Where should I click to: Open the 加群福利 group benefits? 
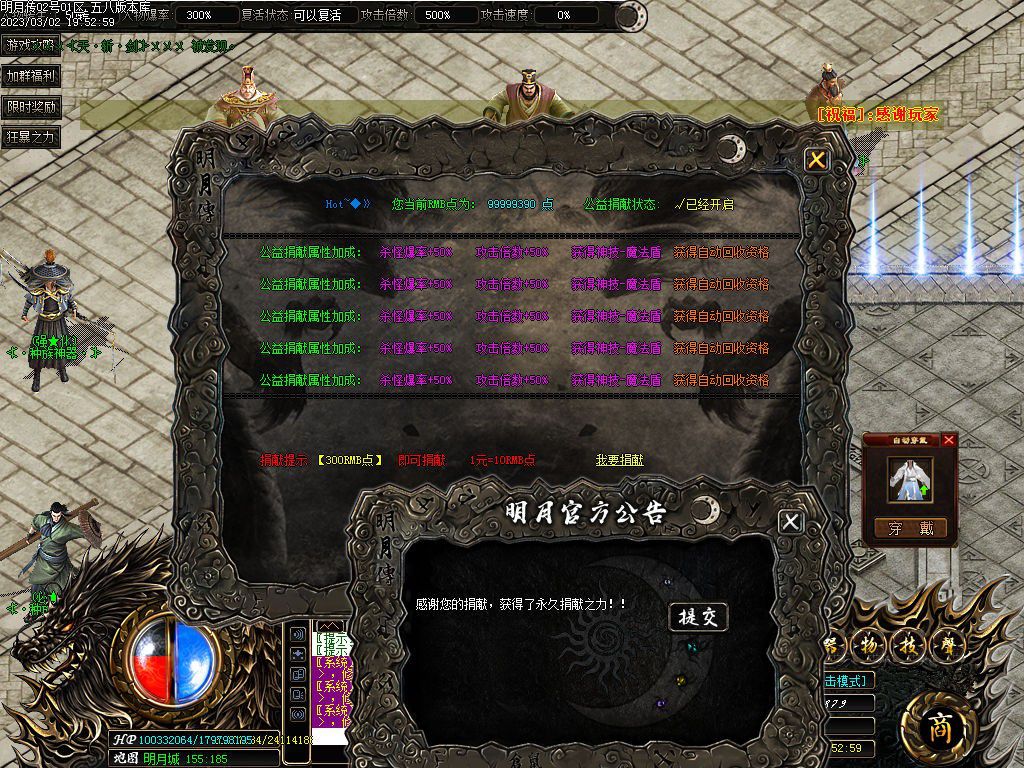coord(30,76)
